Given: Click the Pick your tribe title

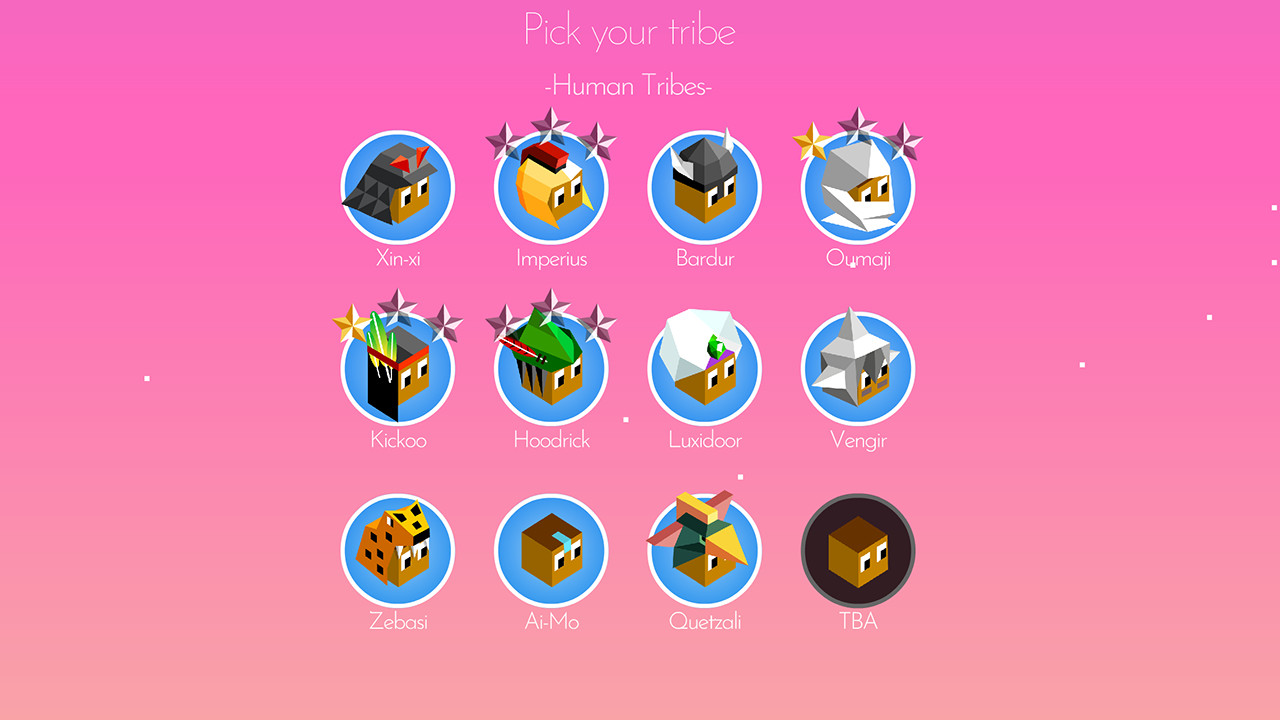Looking at the screenshot, I should click(x=628, y=30).
